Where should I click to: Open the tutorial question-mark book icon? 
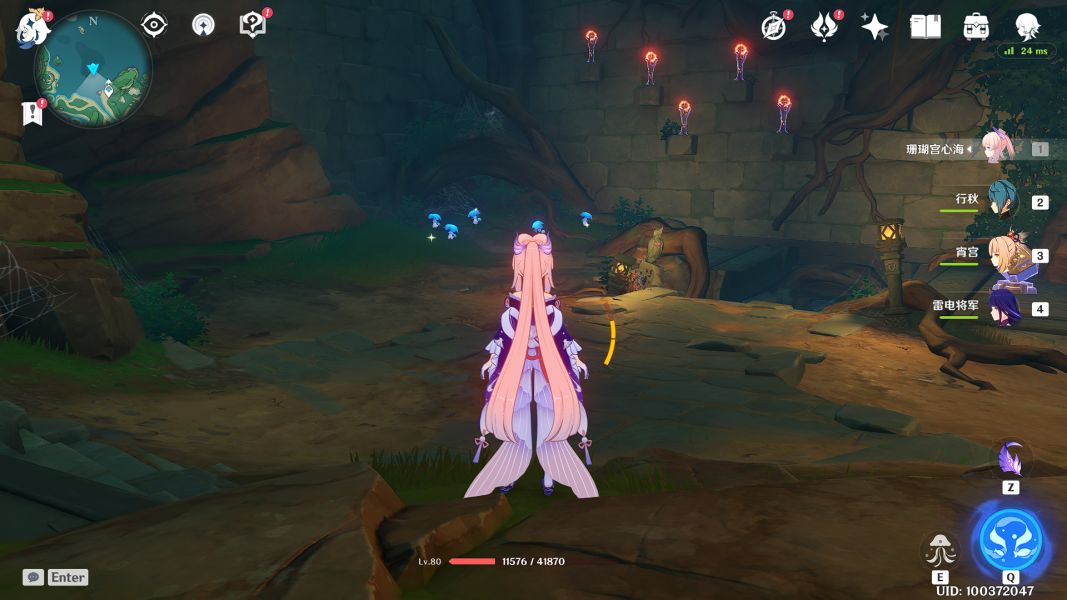point(253,25)
